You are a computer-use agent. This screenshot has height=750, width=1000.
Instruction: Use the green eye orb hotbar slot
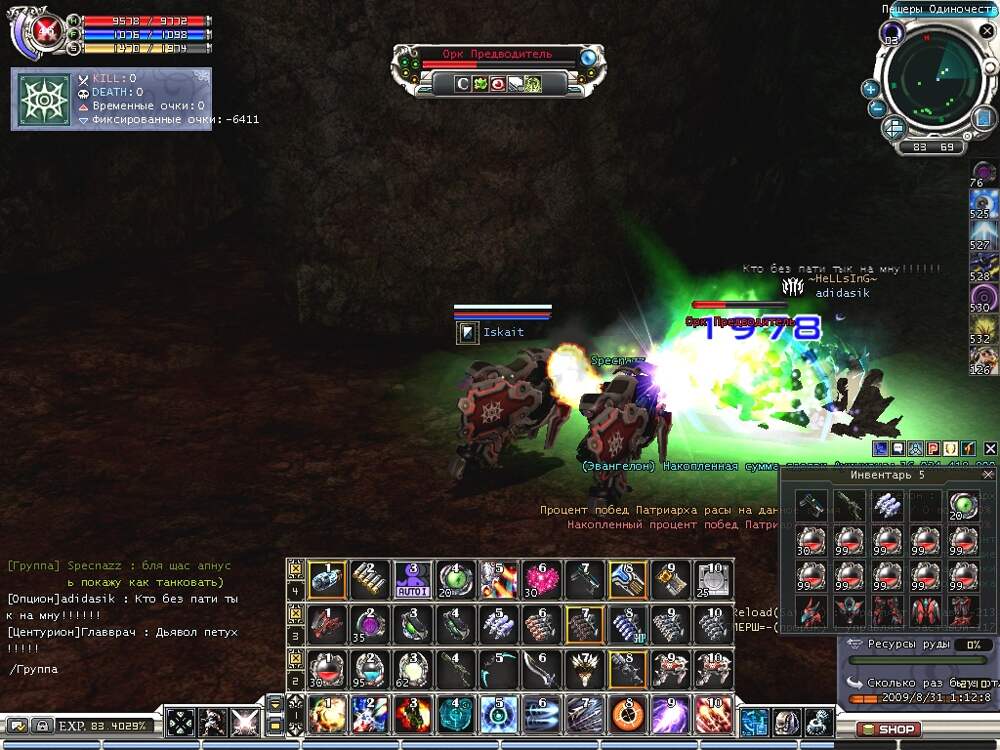[x=455, y=578]
